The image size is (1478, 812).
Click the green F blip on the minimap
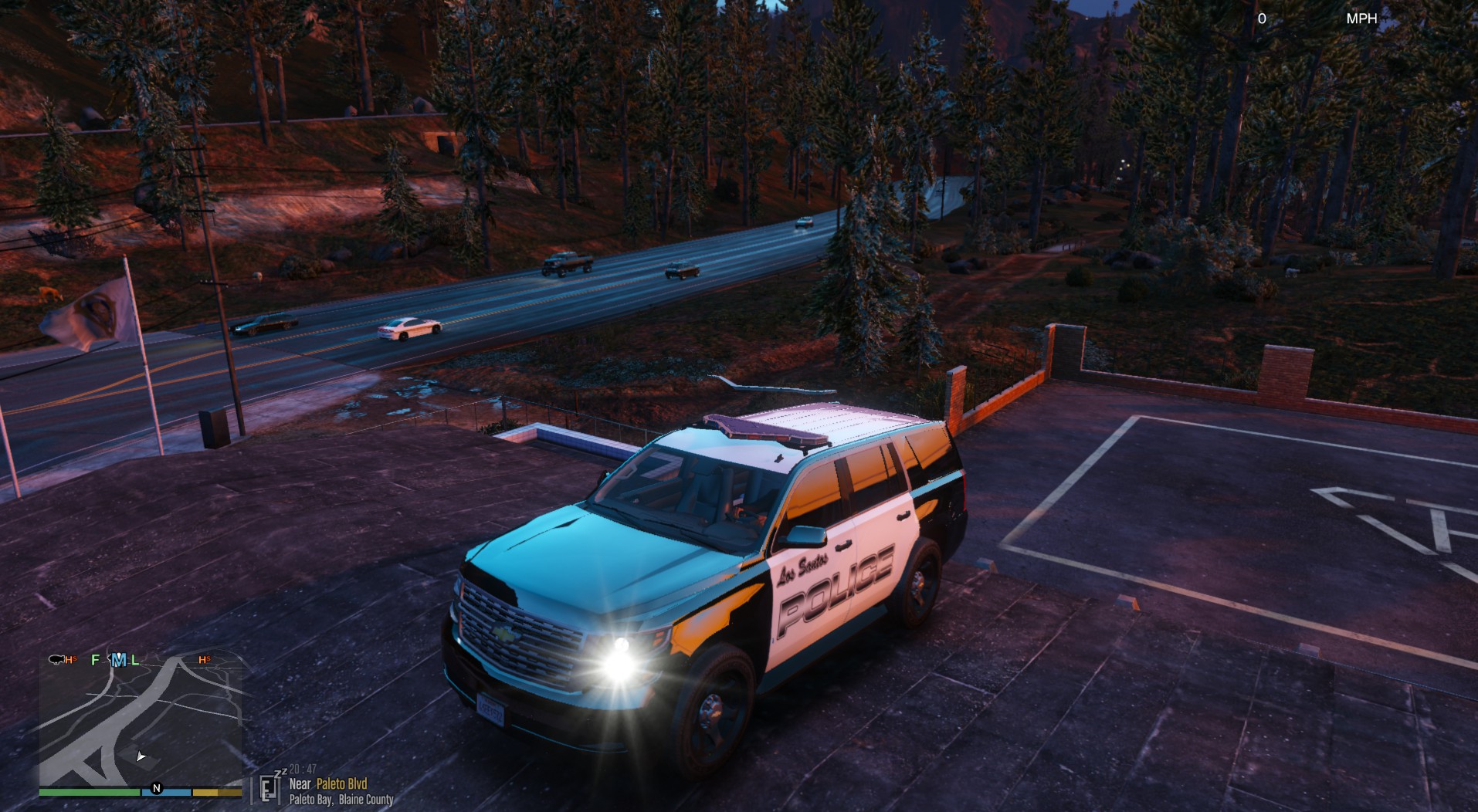(95, 659)
